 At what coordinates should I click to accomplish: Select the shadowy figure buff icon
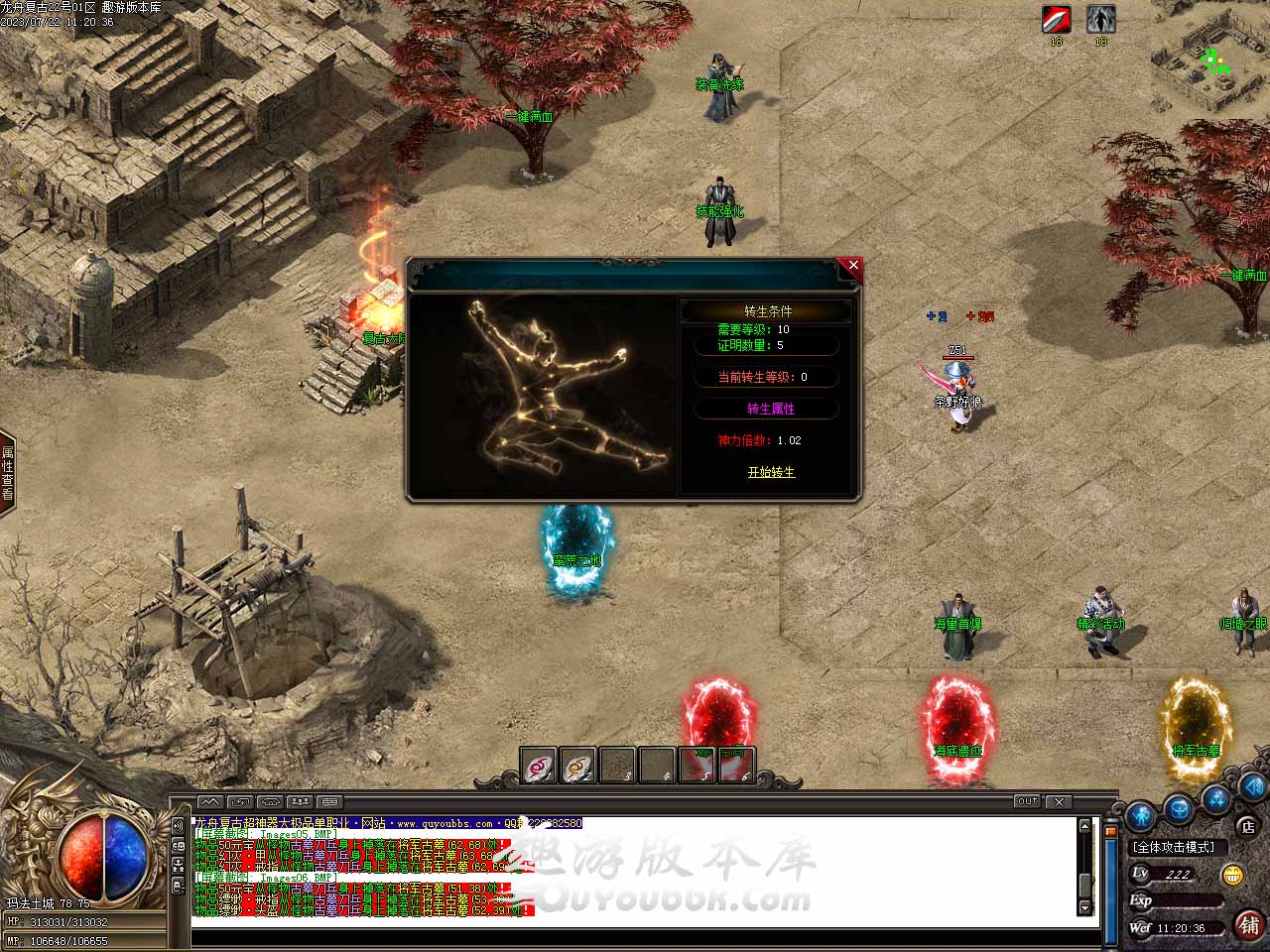pyautogui.click(x=1100, y=19)
